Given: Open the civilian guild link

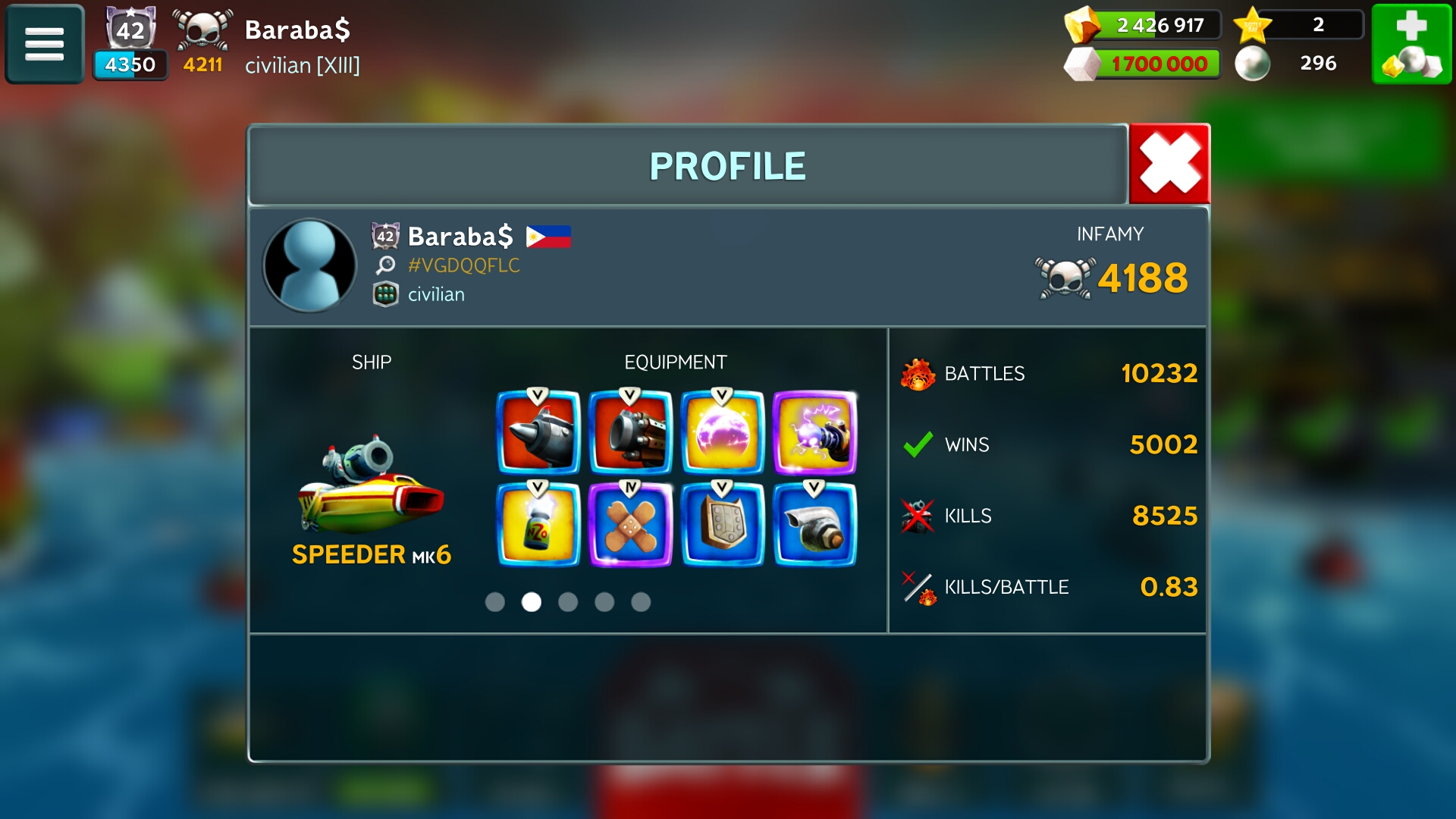Looking at the screenshot, I should pos(436,294).
